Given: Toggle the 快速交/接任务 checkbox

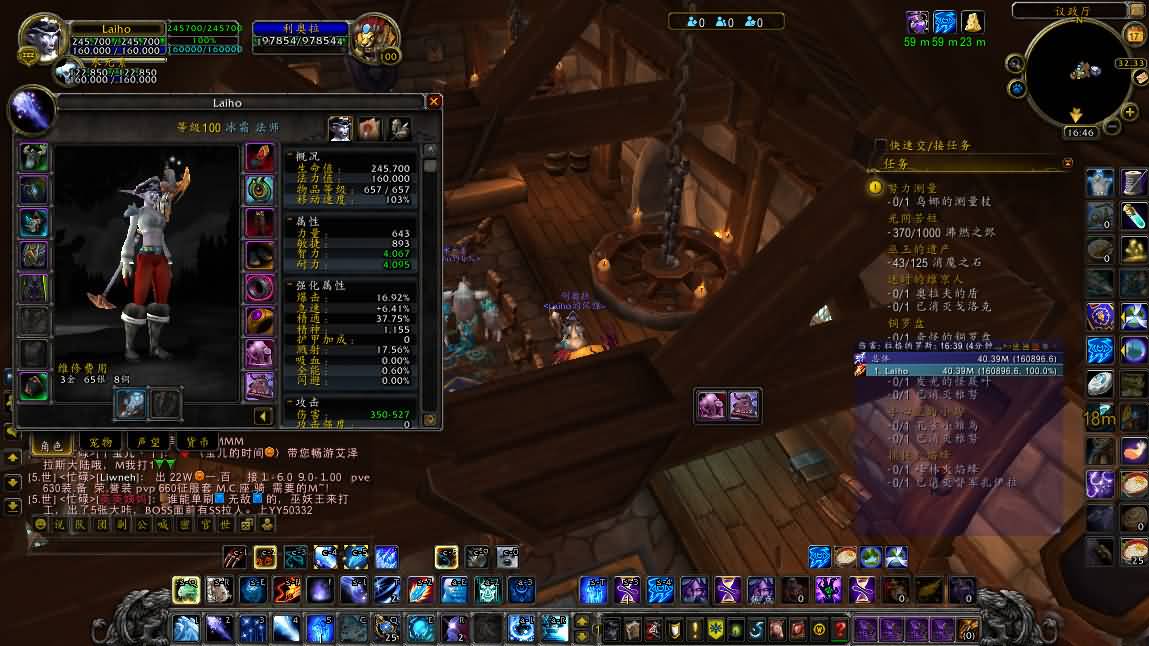Looking at the screenshot, I should (880, 145).
